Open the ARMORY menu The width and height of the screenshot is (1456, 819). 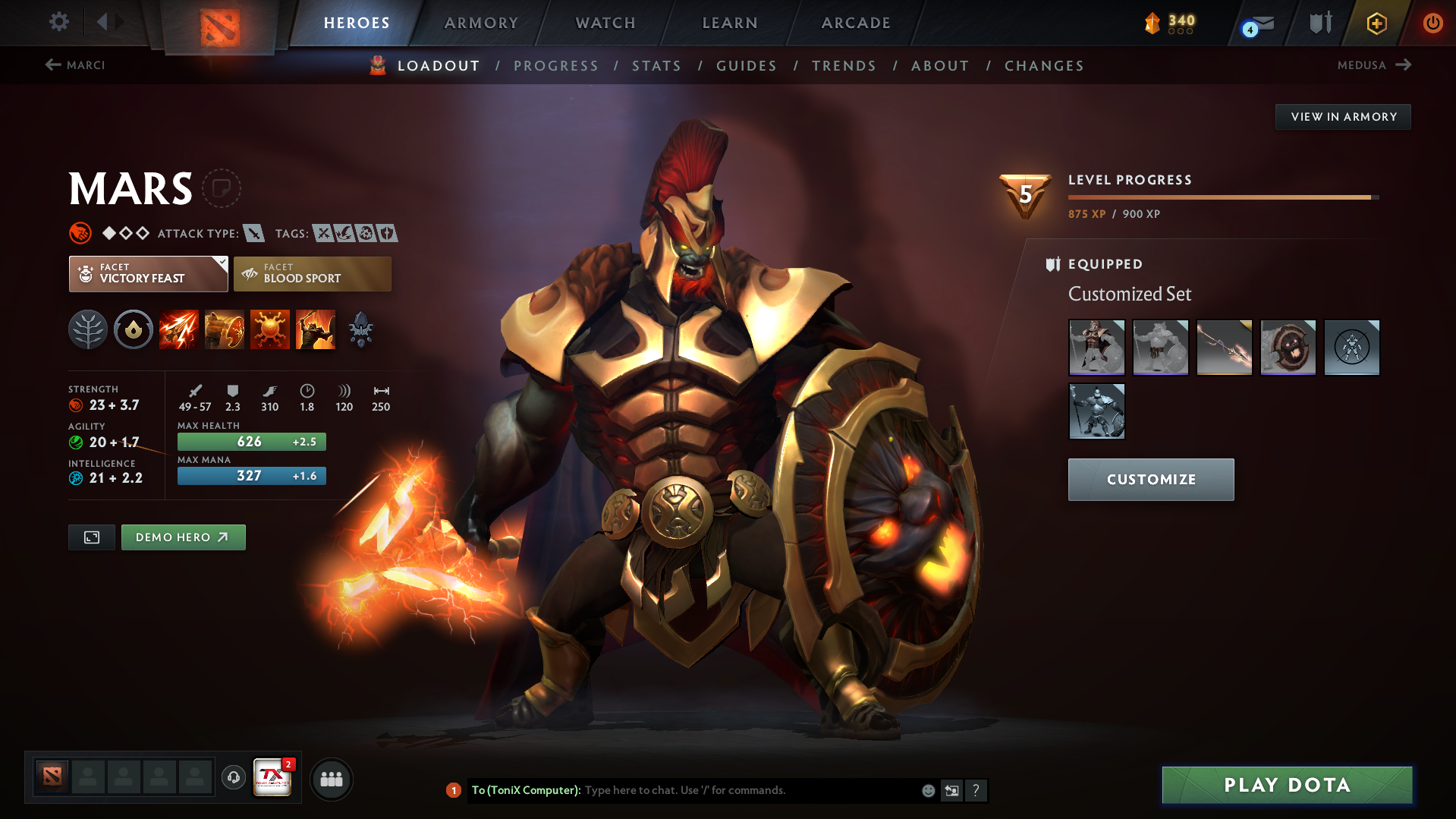tap(481, 23)
